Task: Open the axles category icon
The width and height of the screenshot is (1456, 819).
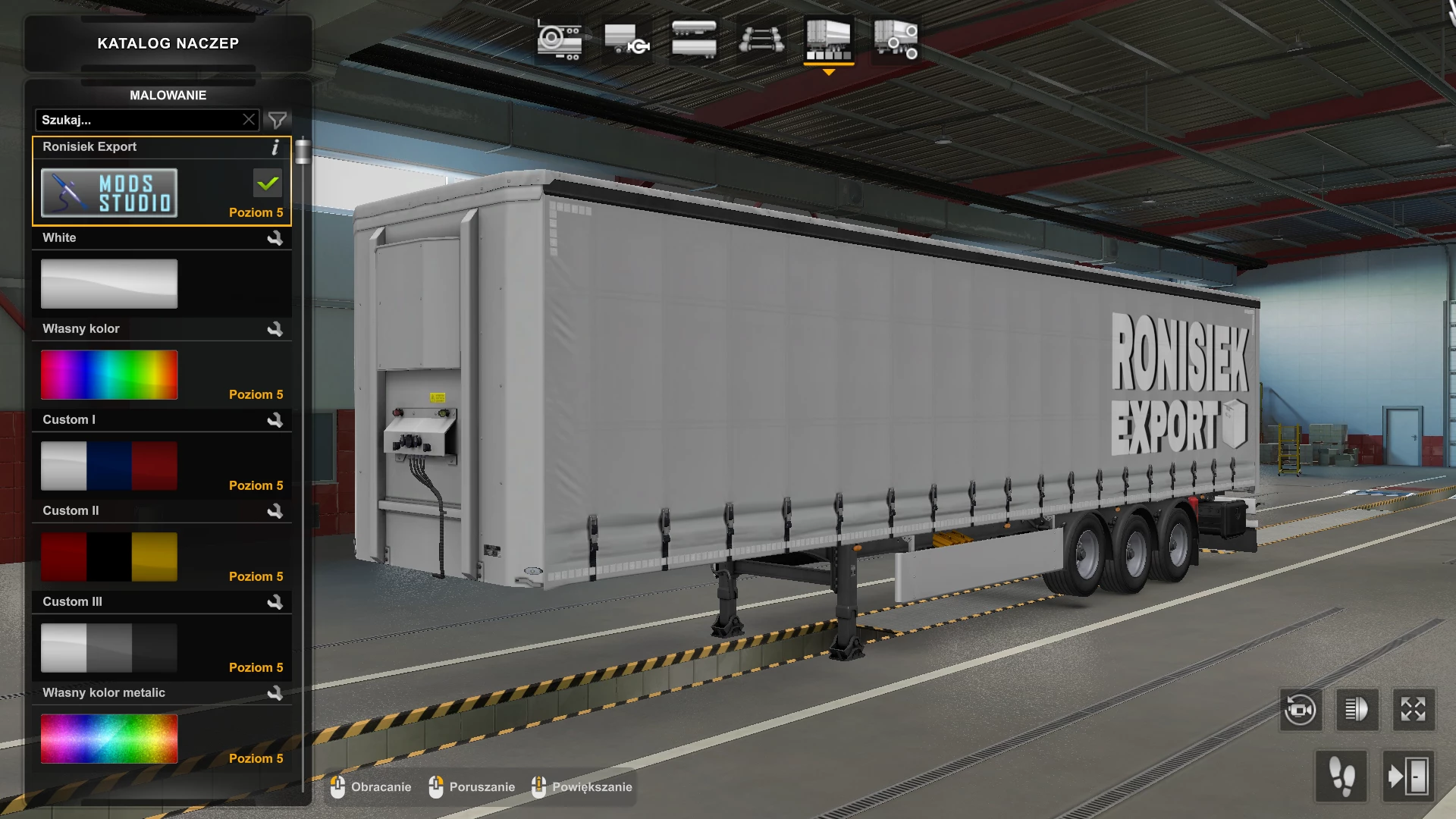Action: coord(761,39)
